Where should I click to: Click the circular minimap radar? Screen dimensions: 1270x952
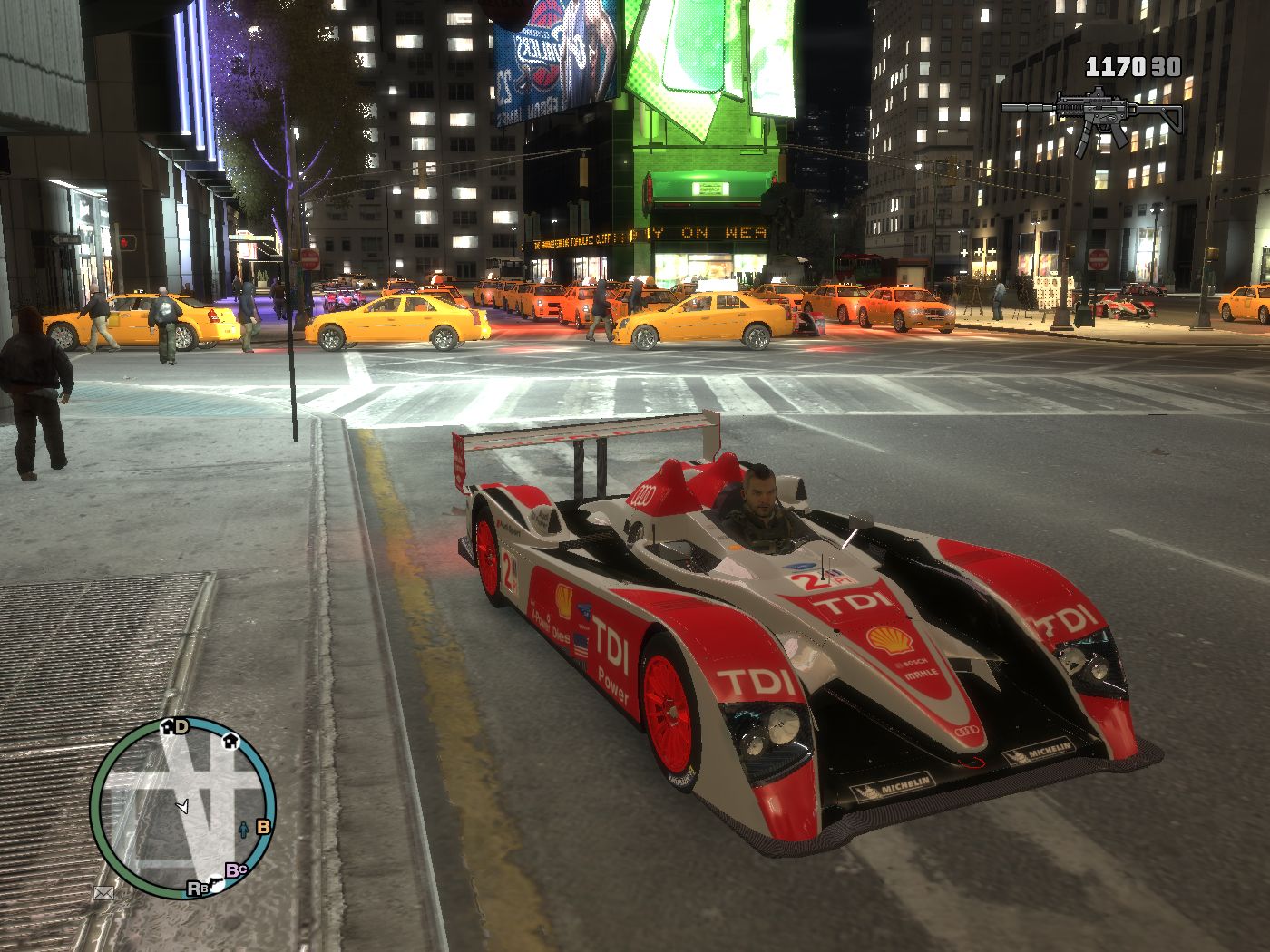pos(183,806)
